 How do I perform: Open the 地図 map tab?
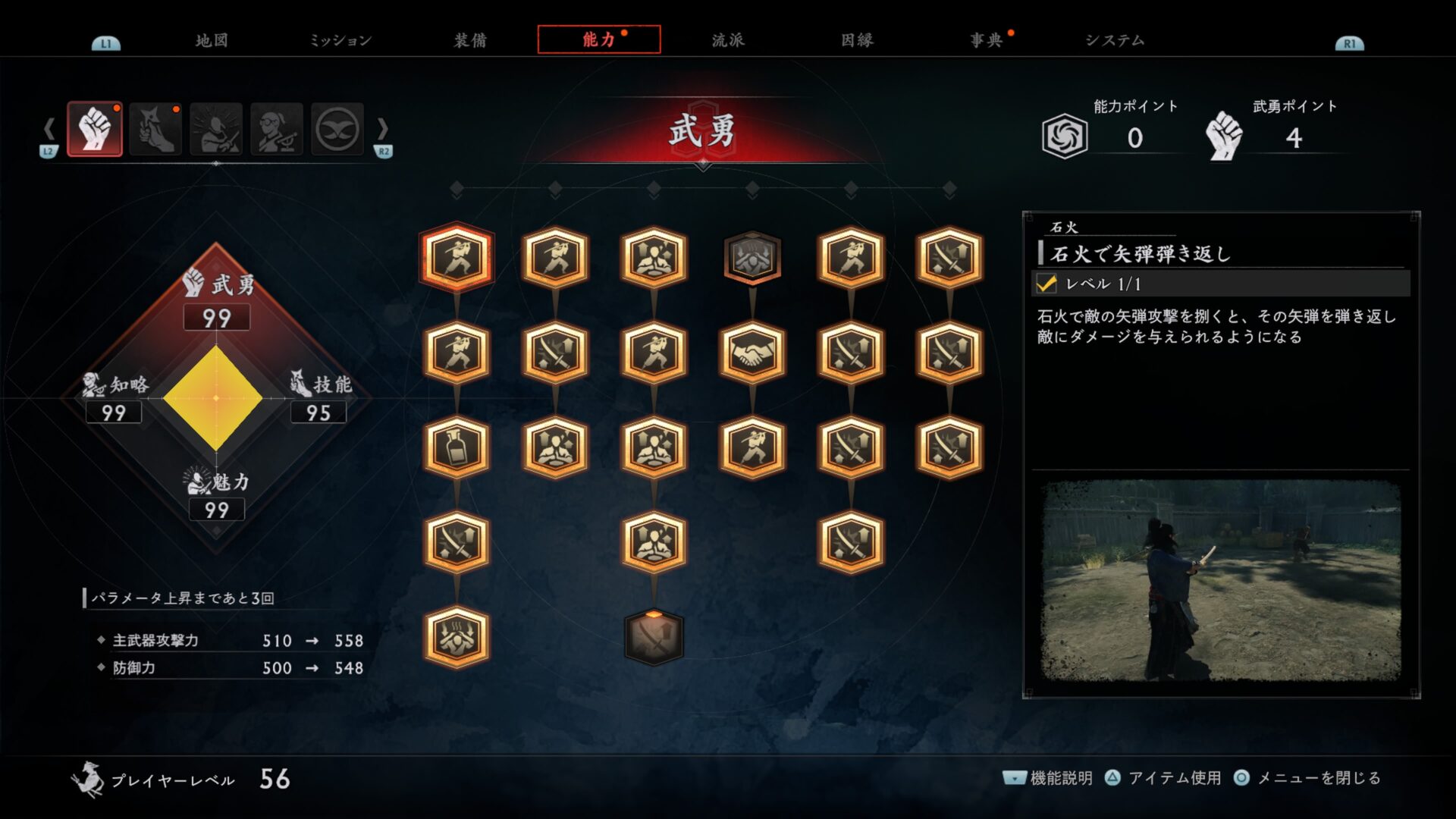(x=211, y=40)
